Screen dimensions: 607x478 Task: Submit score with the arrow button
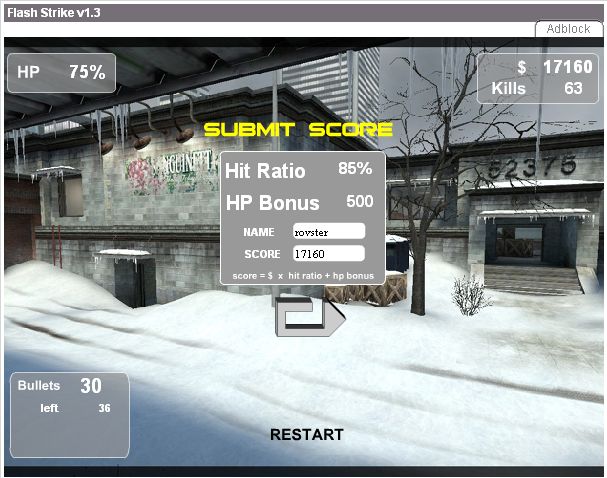click(x=308, y=314)
